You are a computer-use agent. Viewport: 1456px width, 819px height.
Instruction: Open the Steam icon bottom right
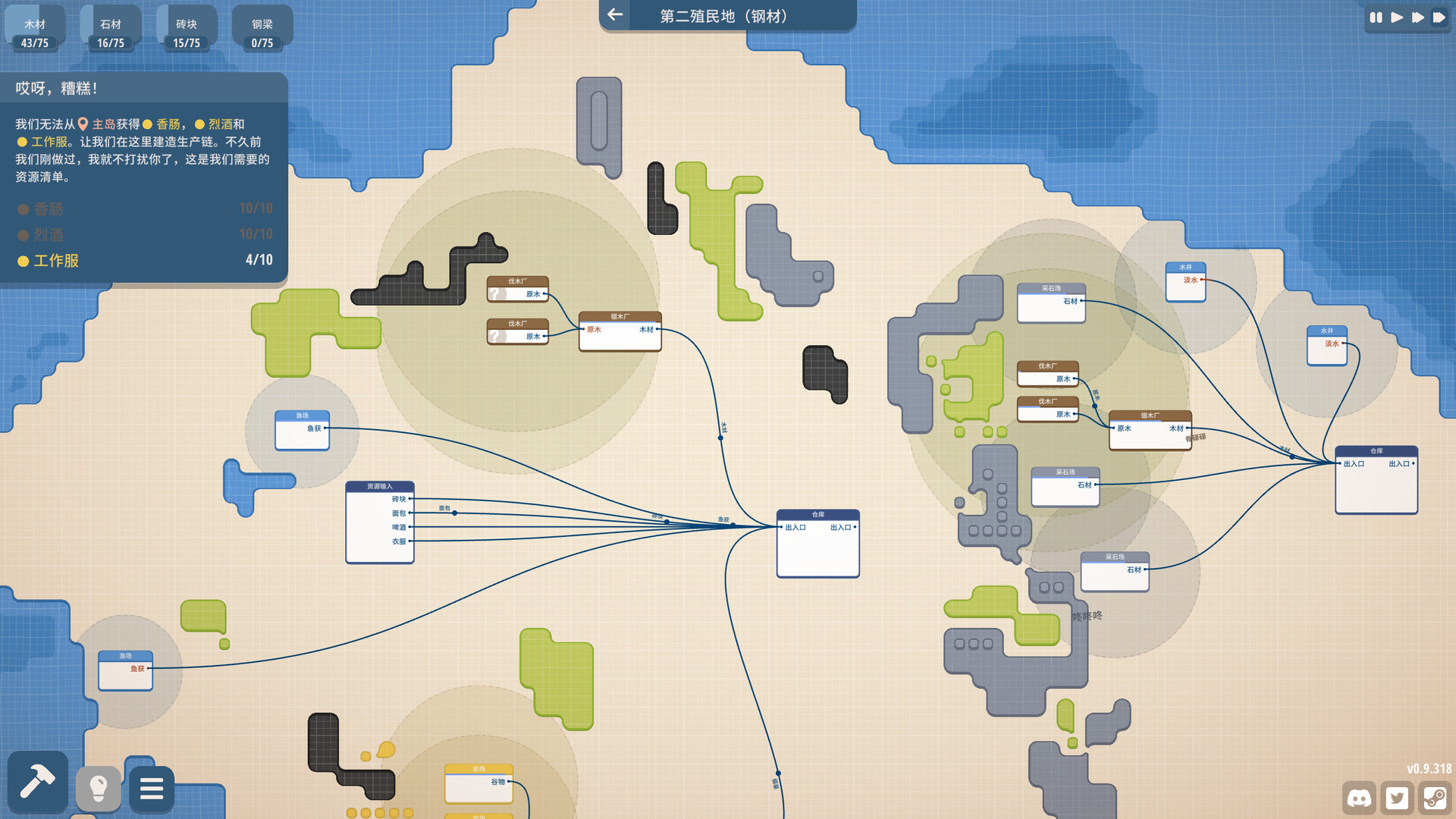tap(1436, 799)
